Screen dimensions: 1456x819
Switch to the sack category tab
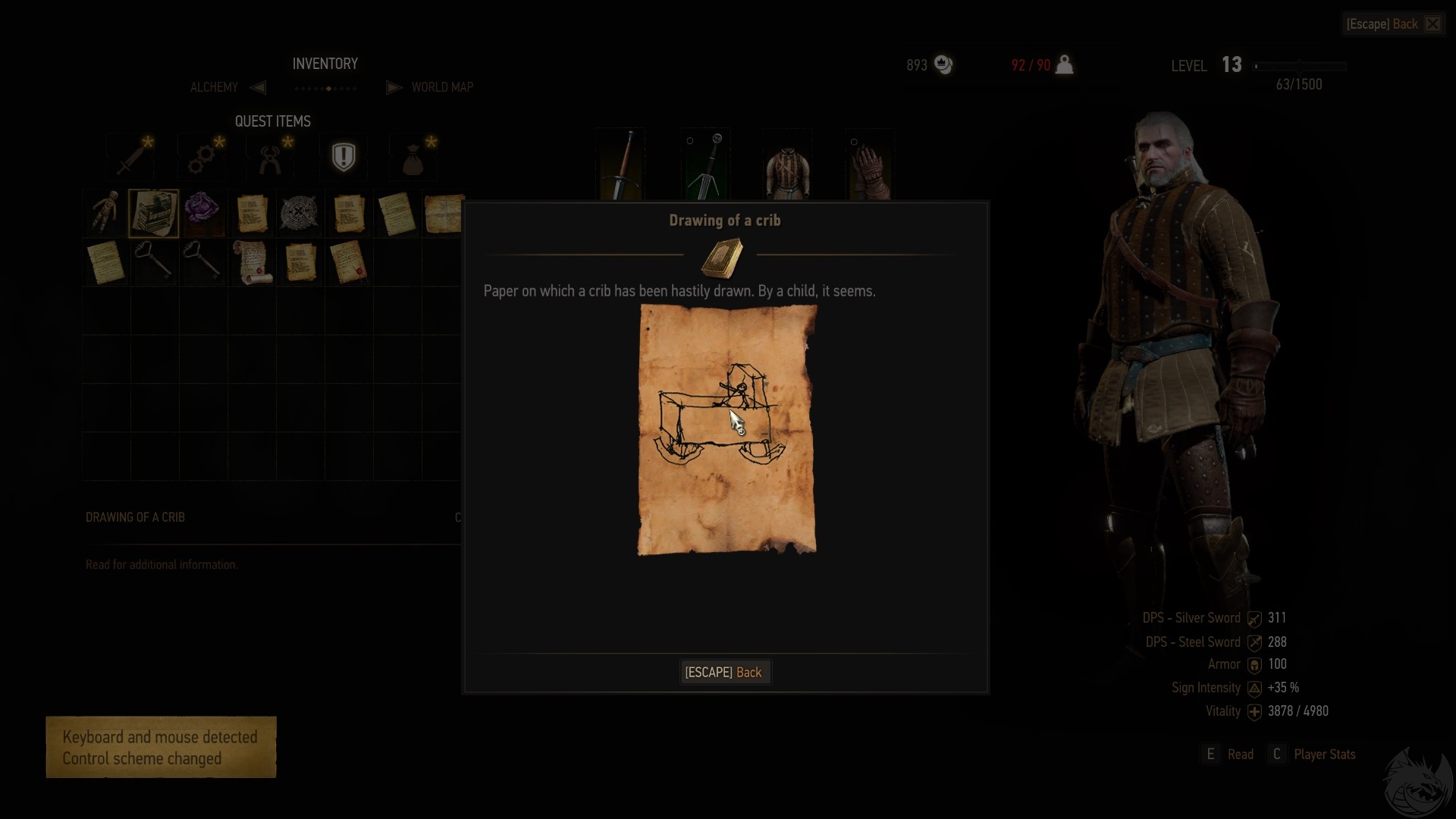pyautogui.click(x=413, y=157)
